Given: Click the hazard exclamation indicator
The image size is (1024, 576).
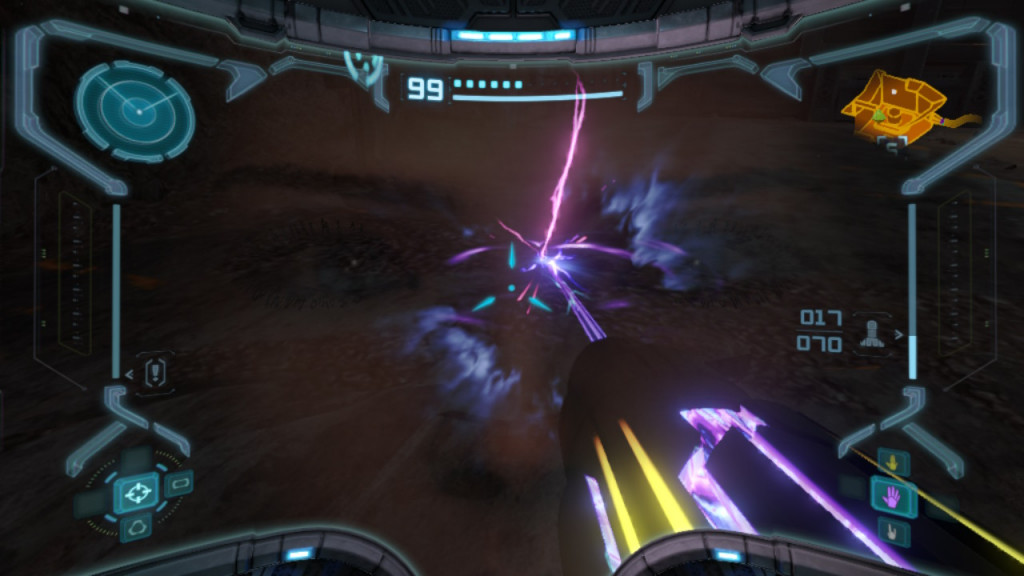Looking at the screenshot, I should (x=155, y=373).
